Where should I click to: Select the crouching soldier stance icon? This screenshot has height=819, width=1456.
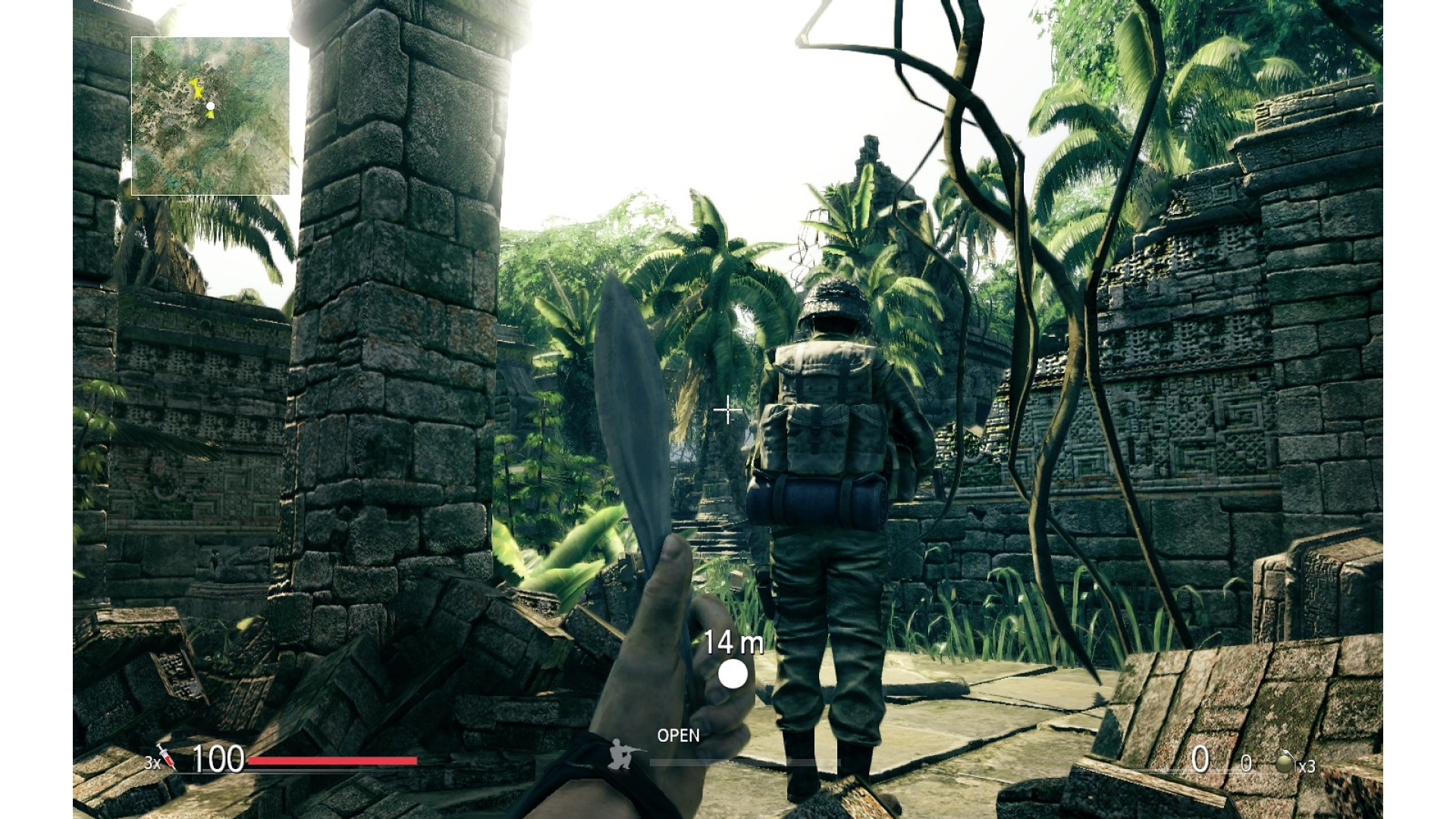623,753
